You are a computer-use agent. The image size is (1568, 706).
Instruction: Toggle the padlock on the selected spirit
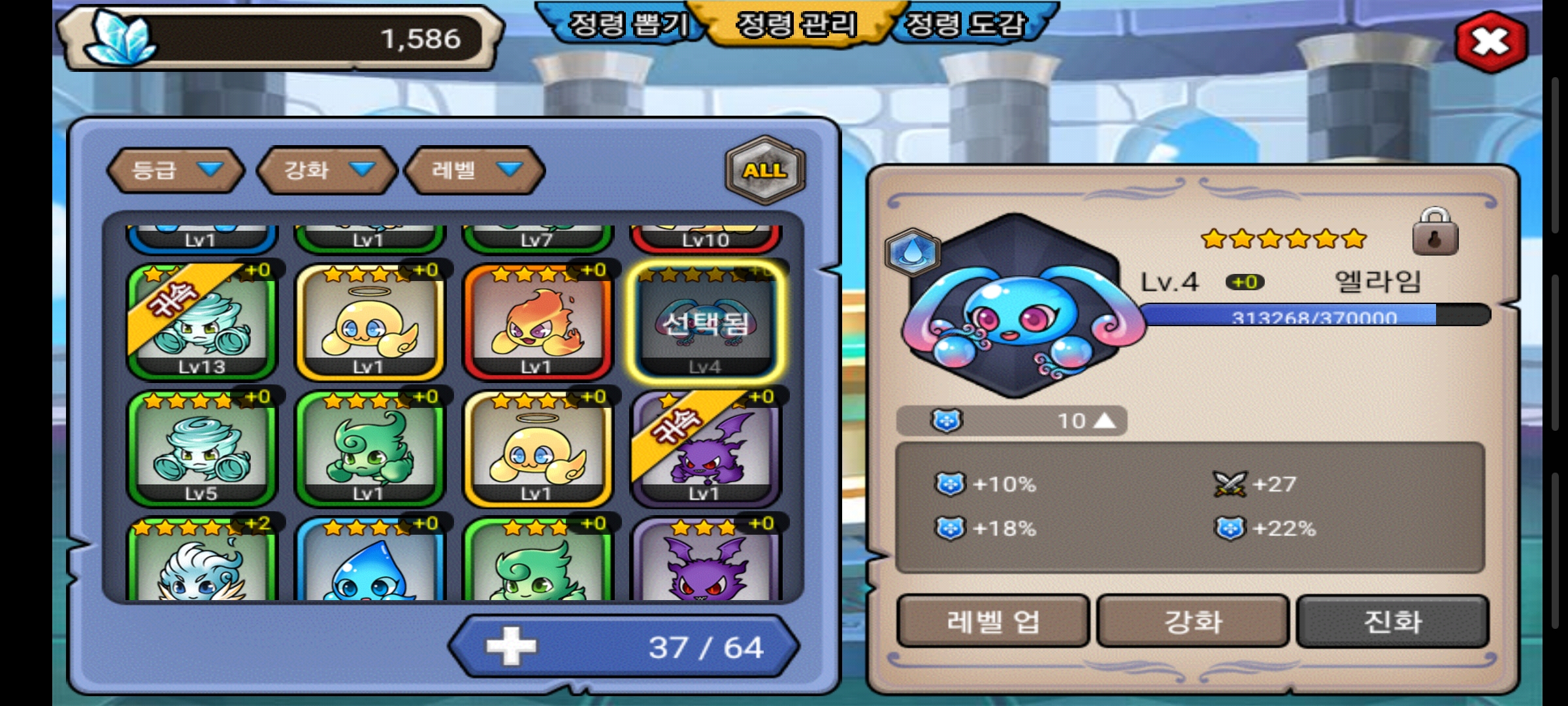point(1435,233)
